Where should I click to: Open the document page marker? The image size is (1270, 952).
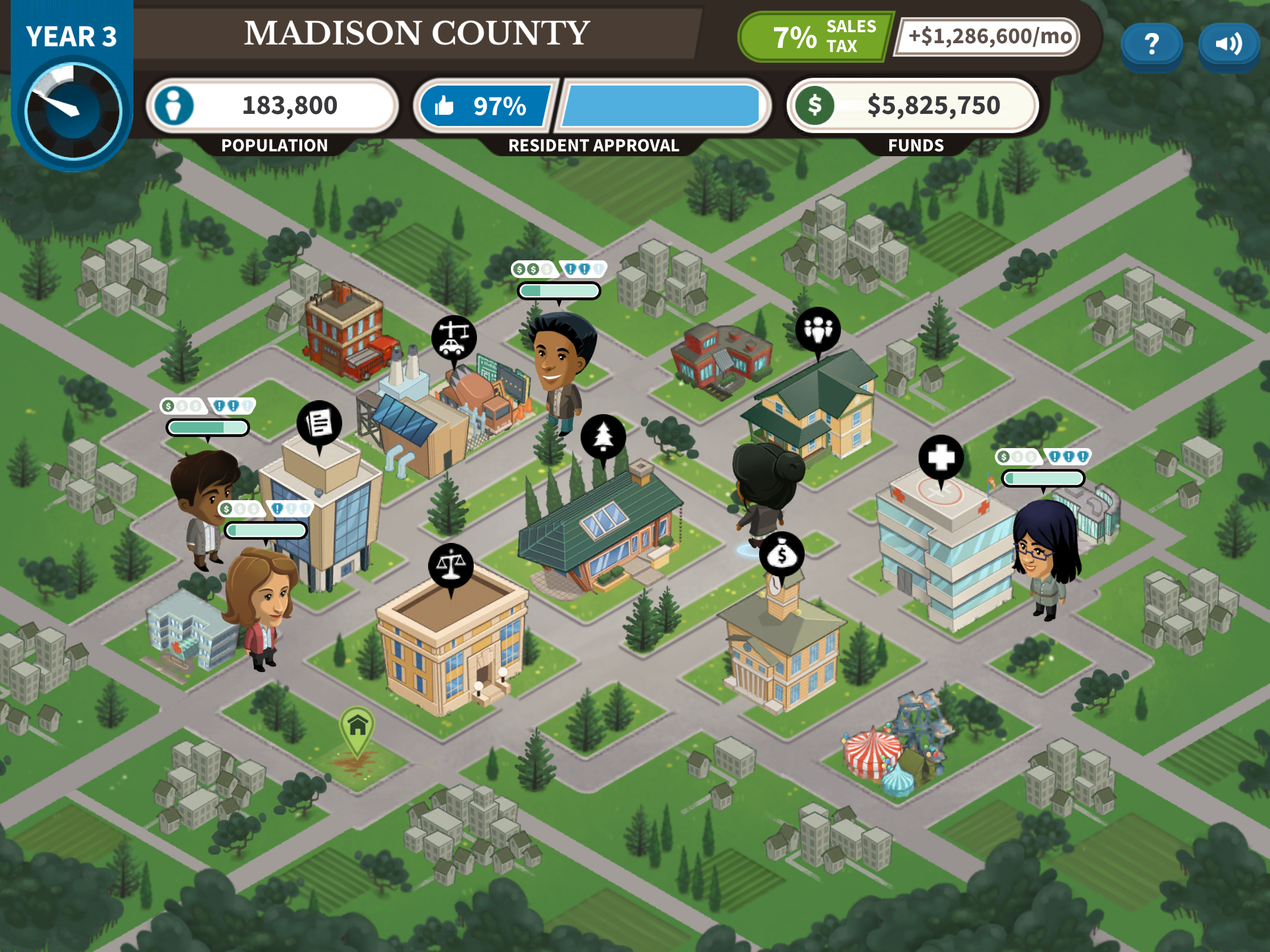click(x=319, y=423)
